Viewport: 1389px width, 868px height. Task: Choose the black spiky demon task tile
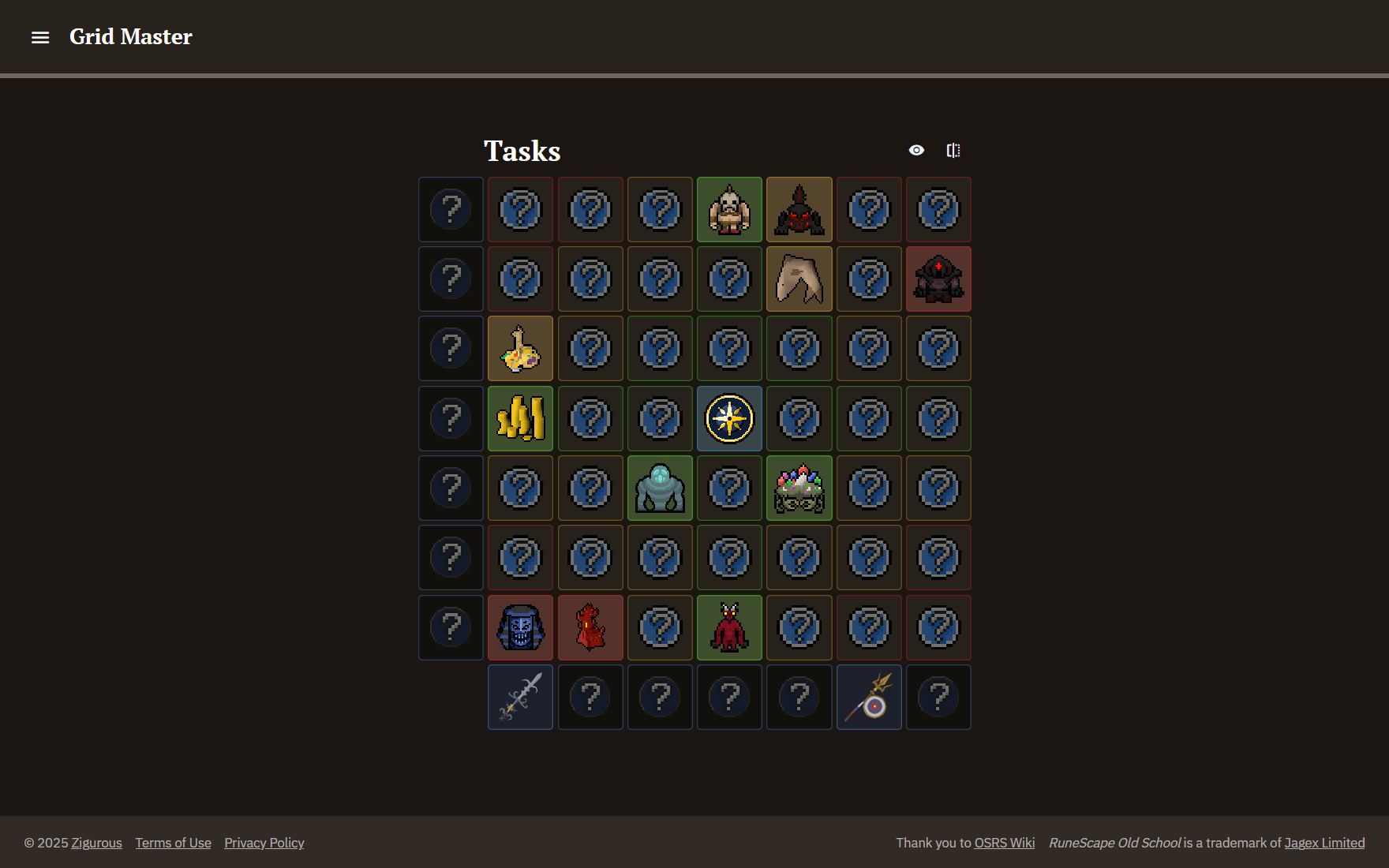[x=799, y=210]
